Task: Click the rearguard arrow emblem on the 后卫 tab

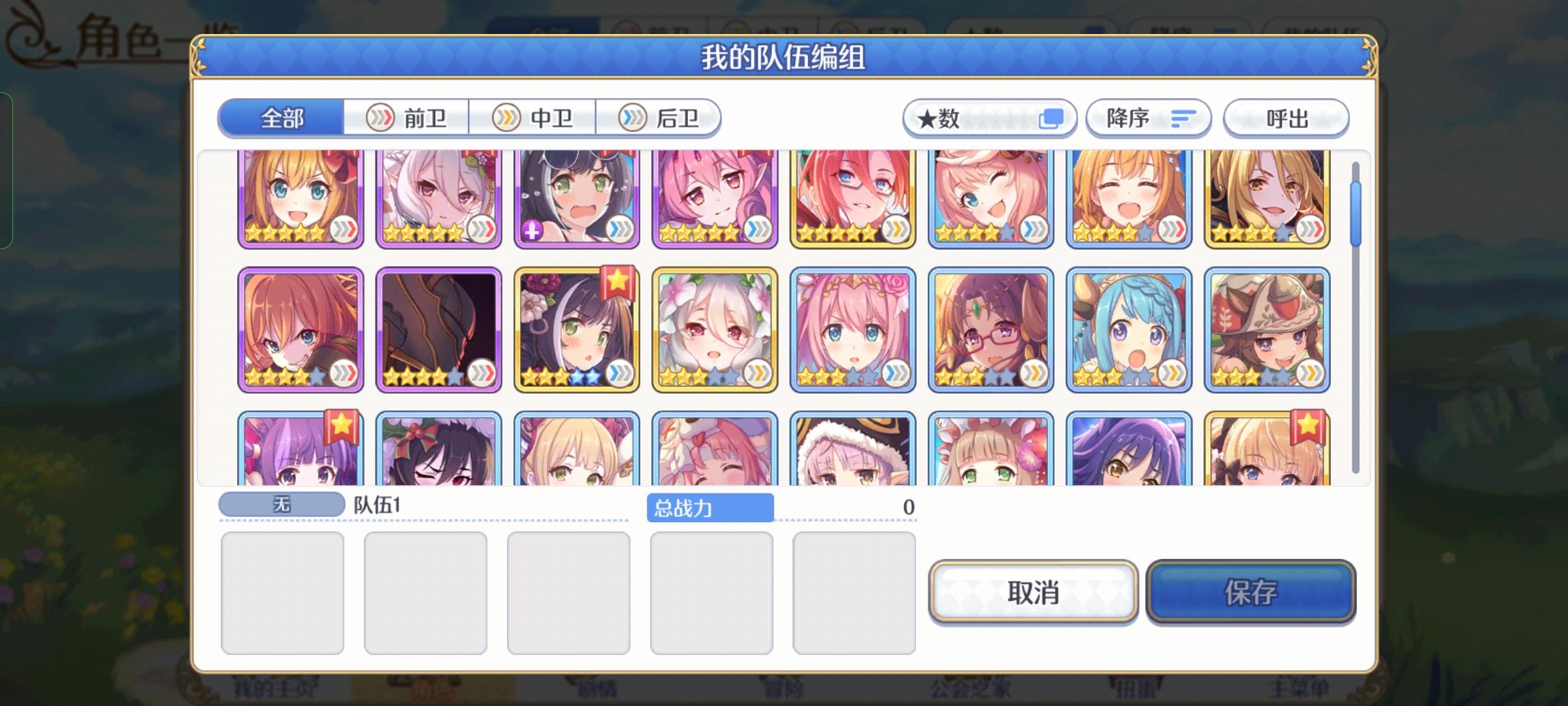Action: (630, 118)
